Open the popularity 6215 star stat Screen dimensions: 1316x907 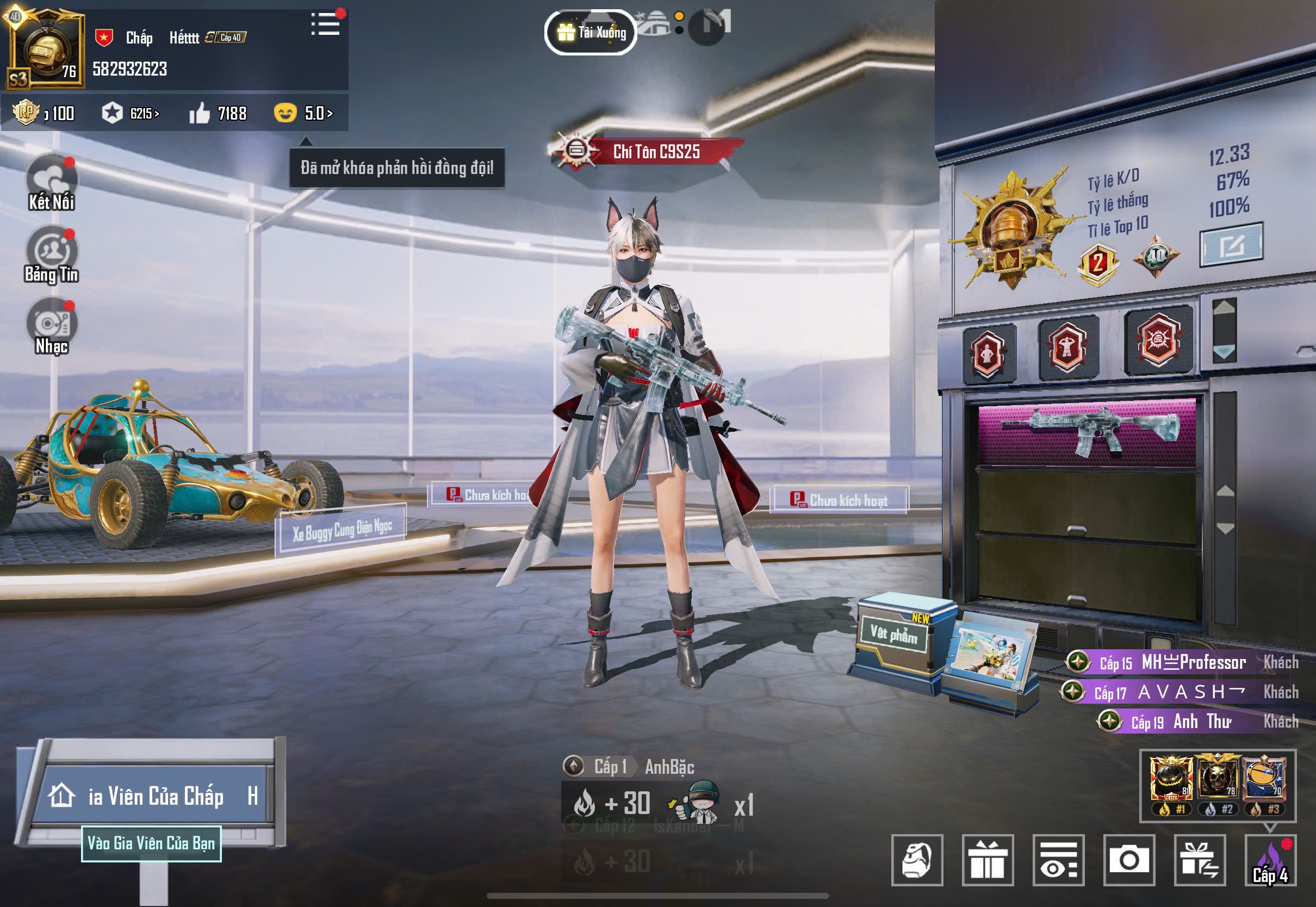click(x=131, y=113)
